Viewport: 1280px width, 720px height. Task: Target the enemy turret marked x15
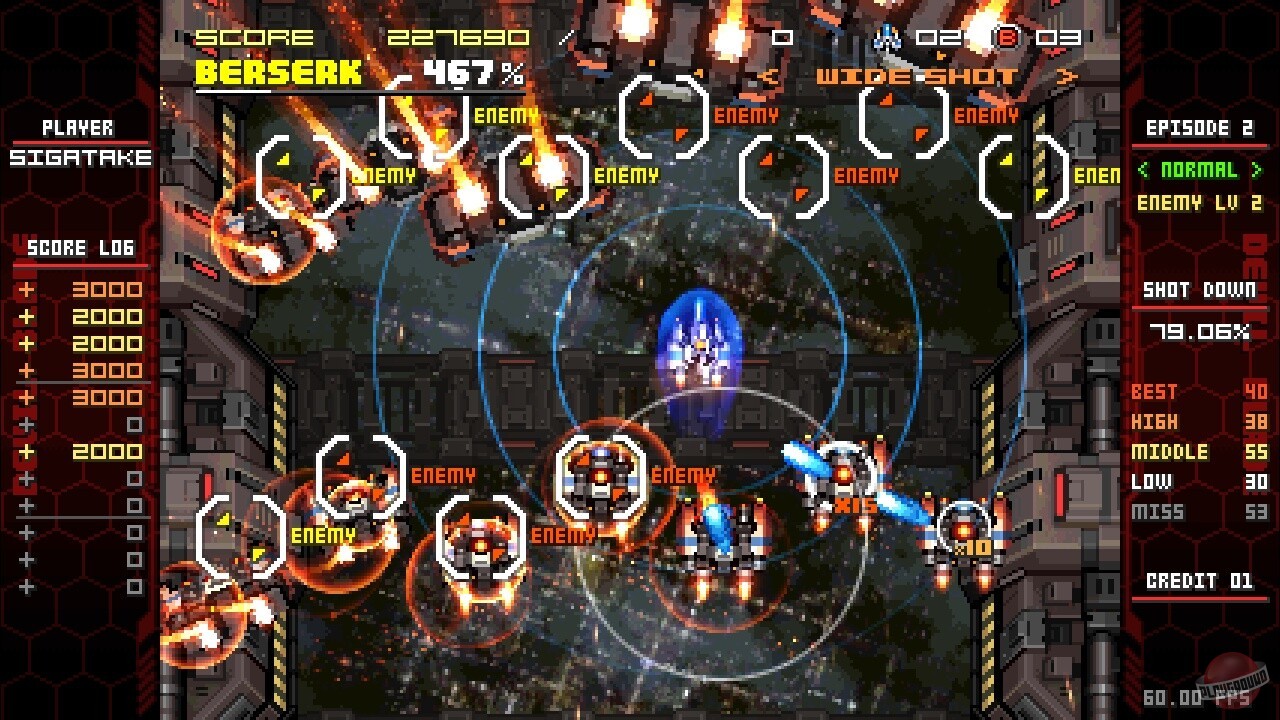[842, 470]
